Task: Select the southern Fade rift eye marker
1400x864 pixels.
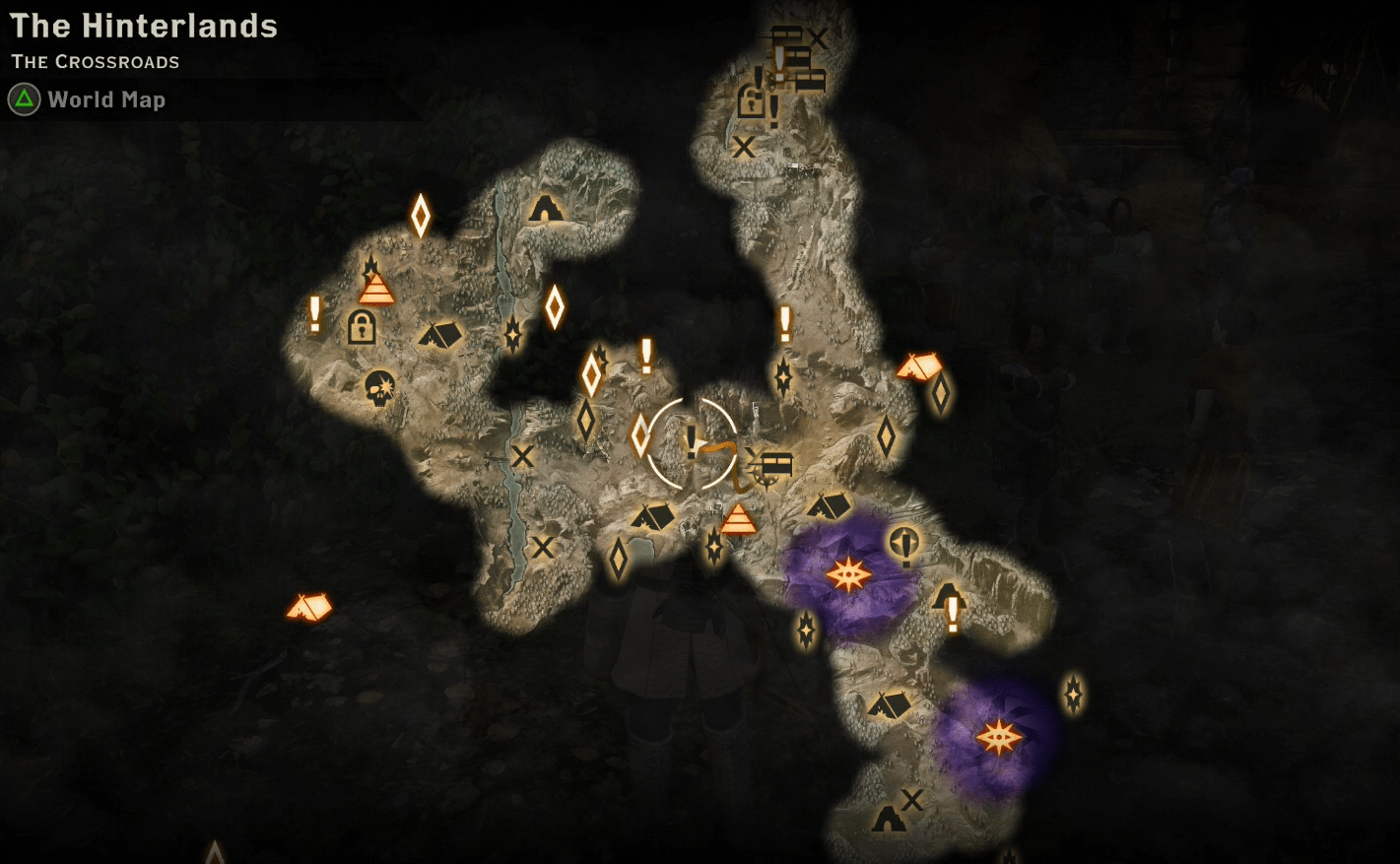Action: pyautogui.click(x=1003, y=735)
